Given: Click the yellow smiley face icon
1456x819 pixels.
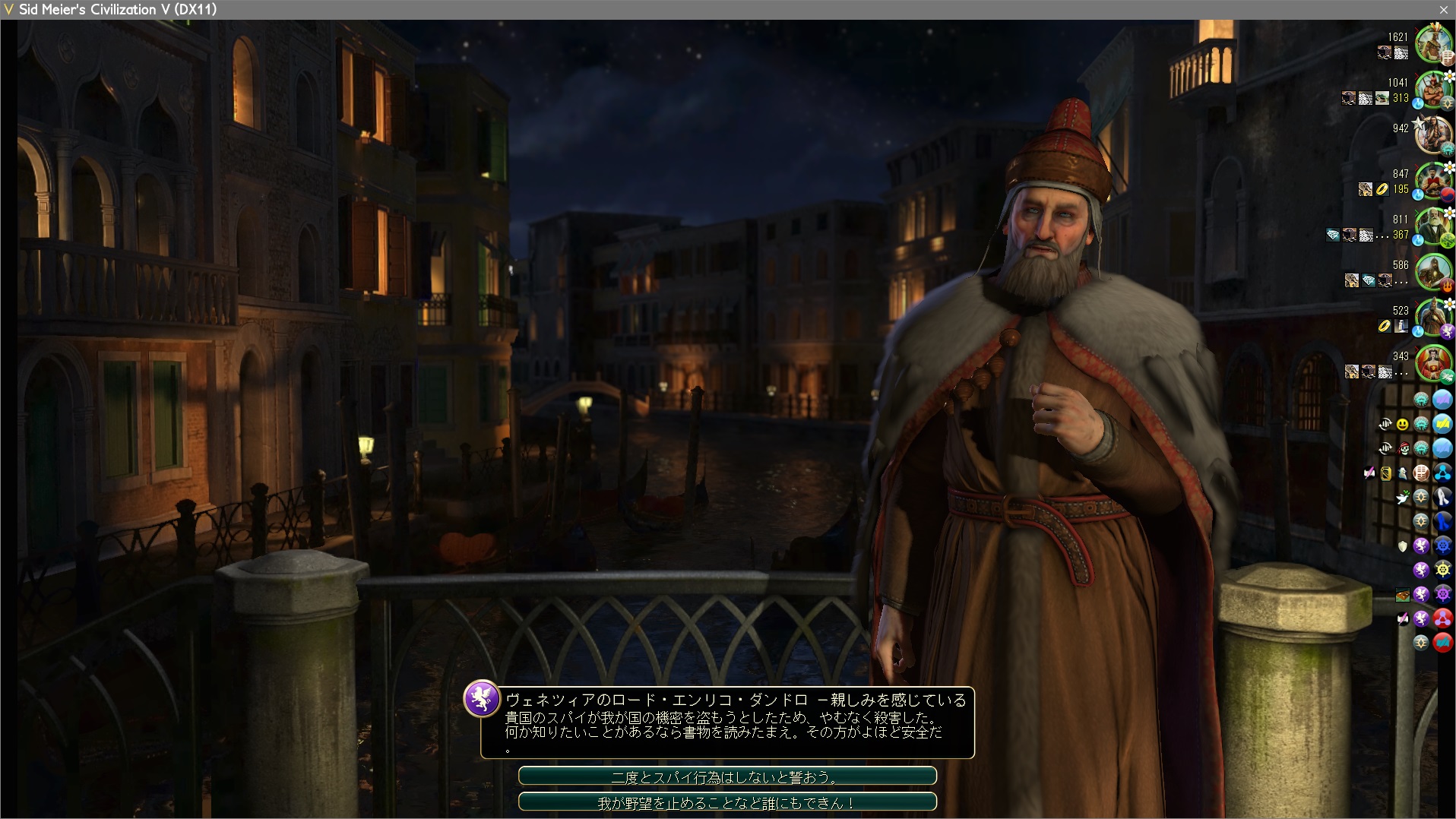Looking at the screenshot, I should pos(1403,425).
